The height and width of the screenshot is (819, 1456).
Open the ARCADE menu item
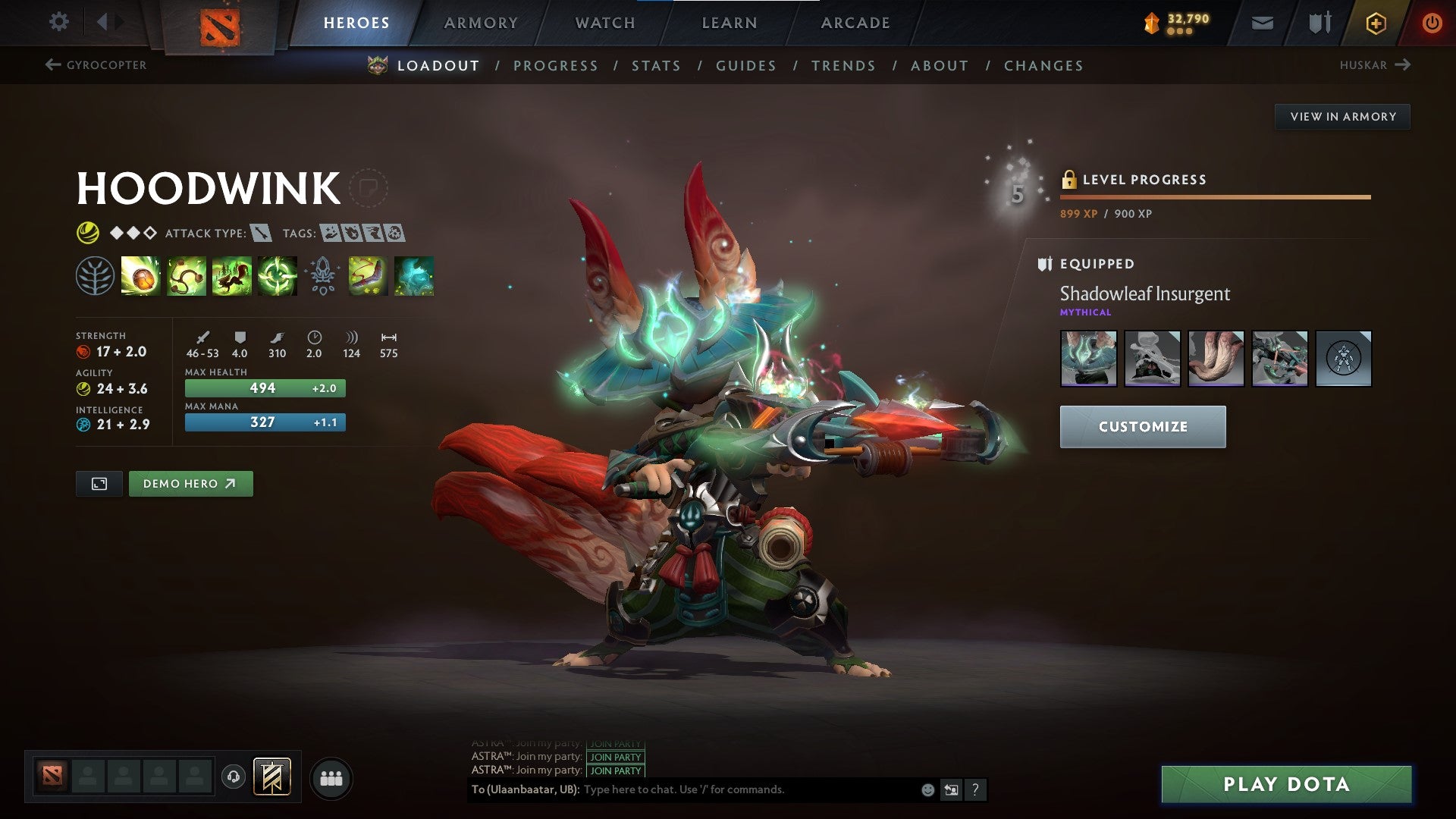(855, 23)
